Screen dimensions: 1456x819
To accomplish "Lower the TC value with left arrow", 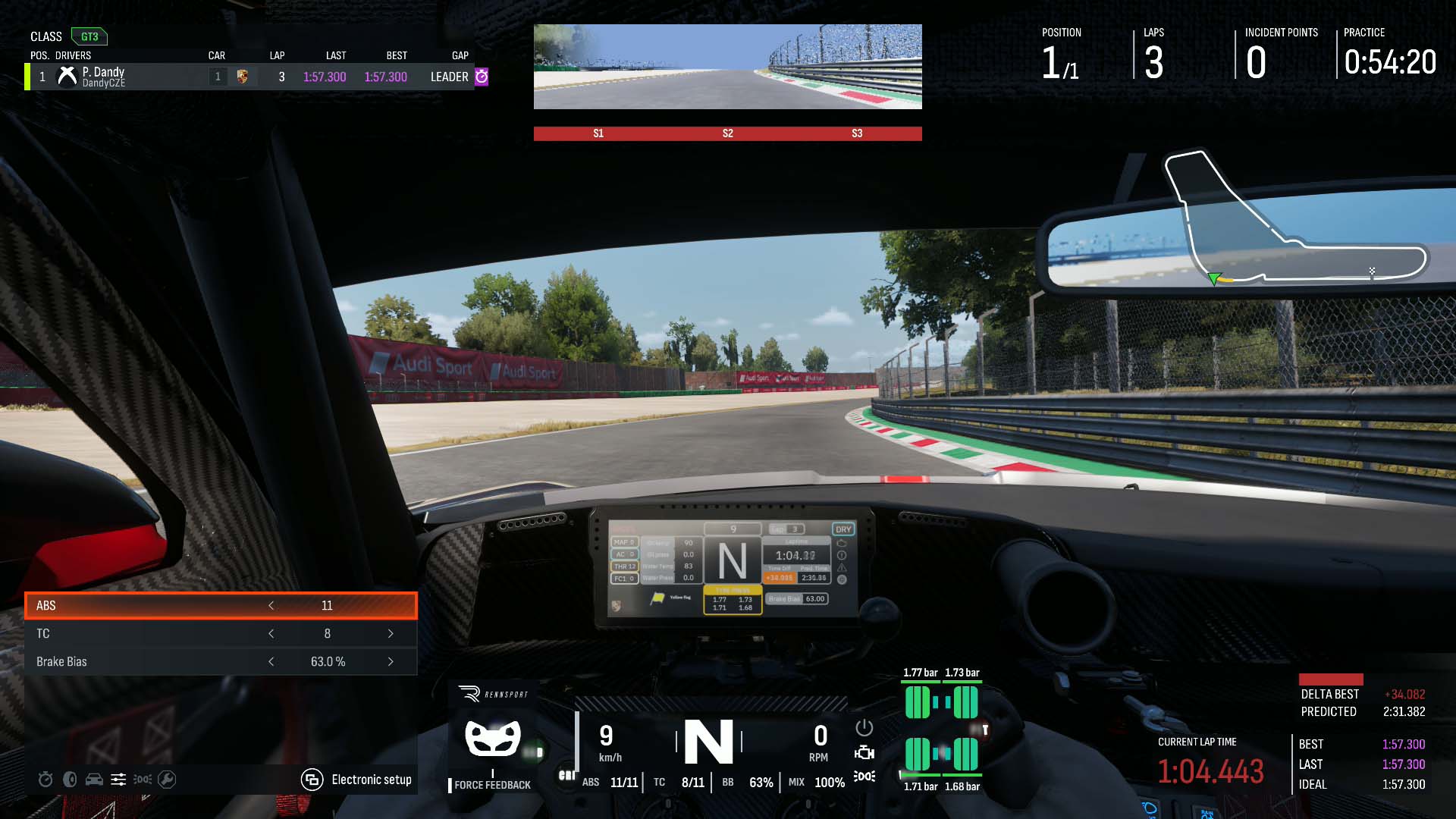I will [x=271, y=633].
